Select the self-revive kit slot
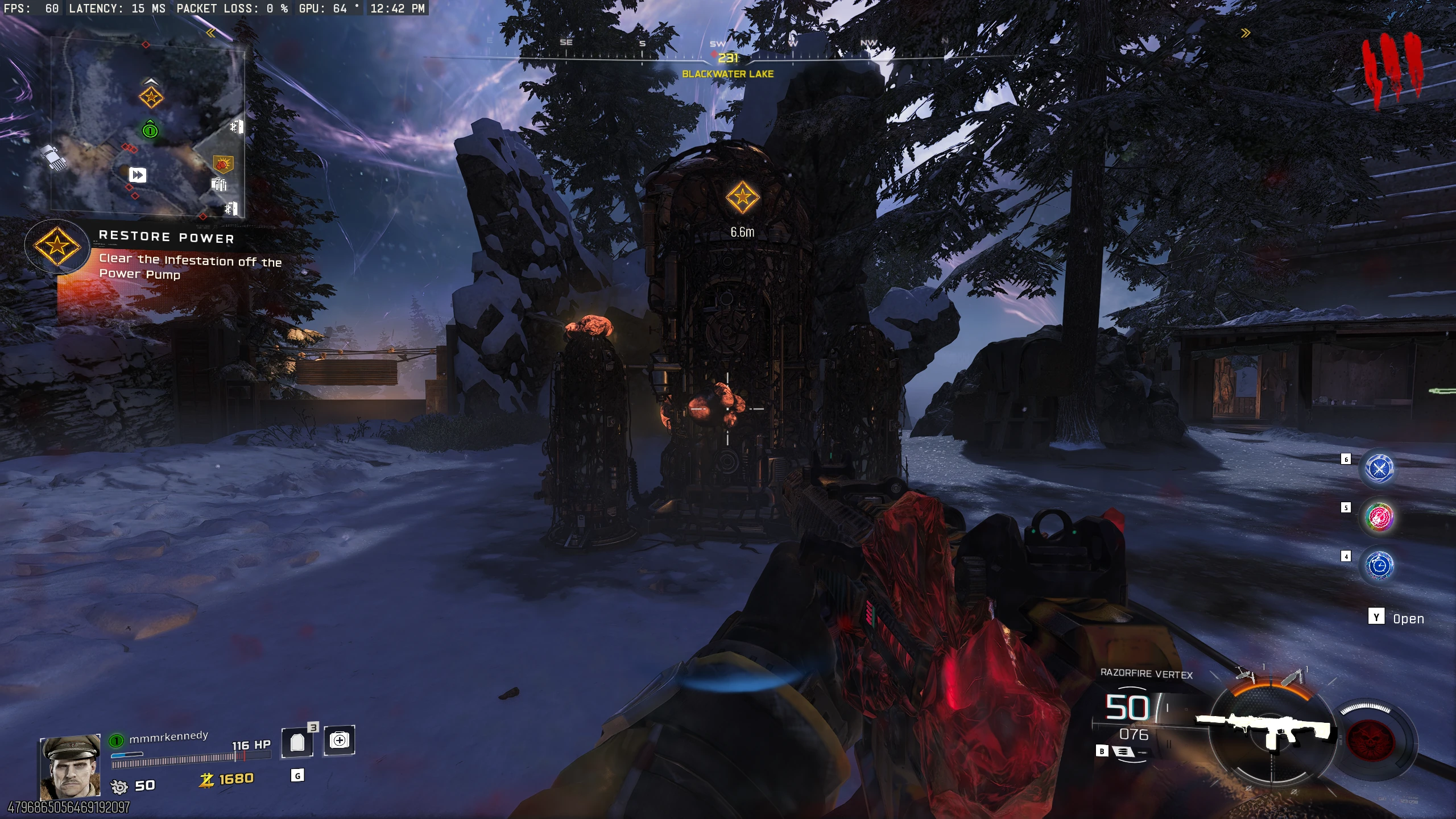The height and width of the screenshot is (819, 1456). 340,740
